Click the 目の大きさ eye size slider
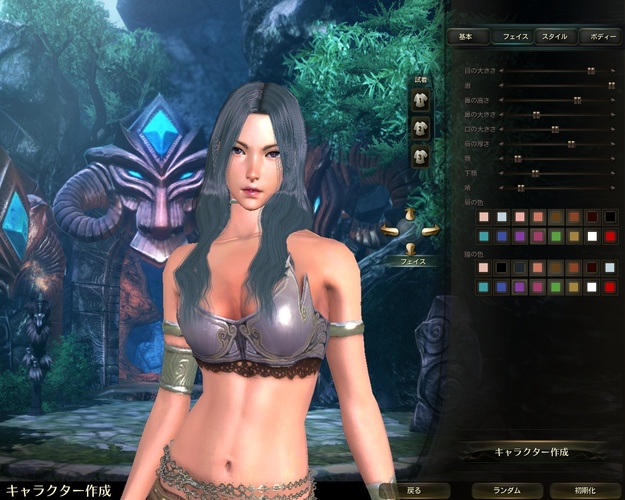The width and height of the screenshot is (625, 500). [590, 71]
